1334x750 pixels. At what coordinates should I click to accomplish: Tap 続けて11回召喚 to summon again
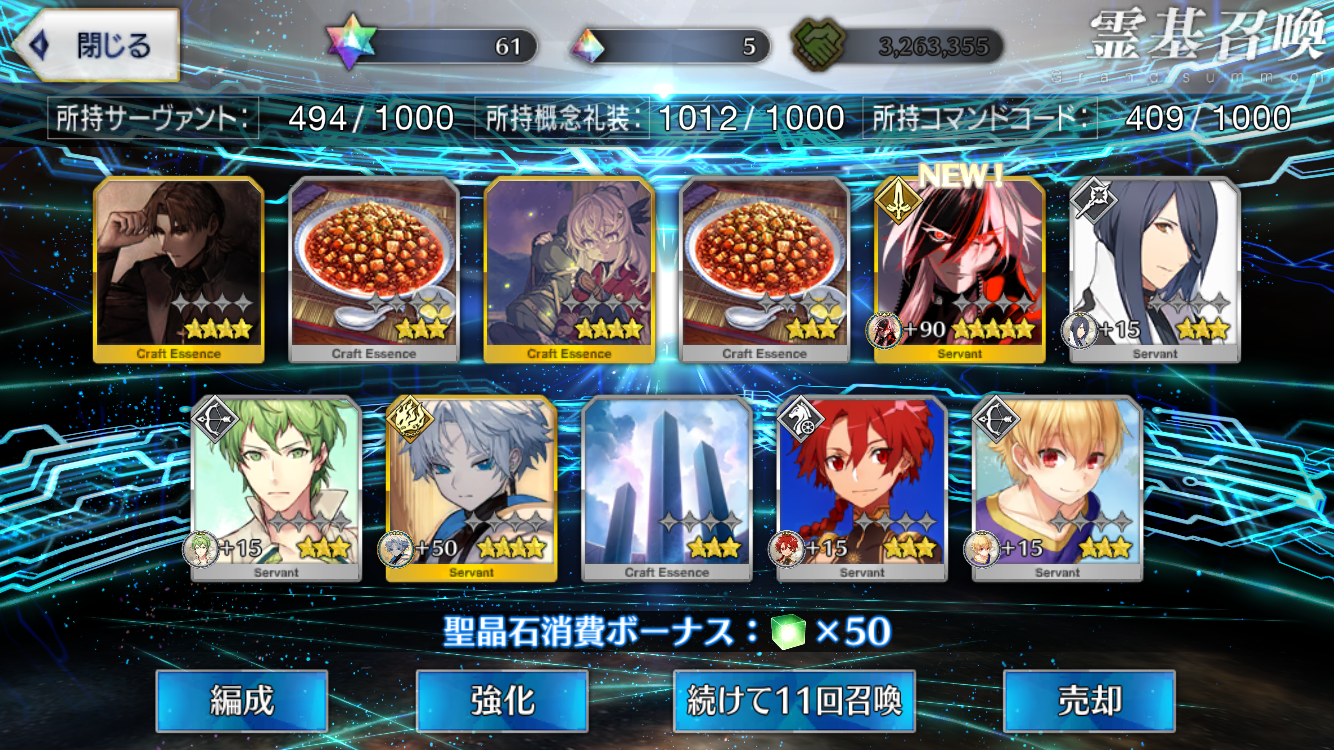click(x=794, y=701)
